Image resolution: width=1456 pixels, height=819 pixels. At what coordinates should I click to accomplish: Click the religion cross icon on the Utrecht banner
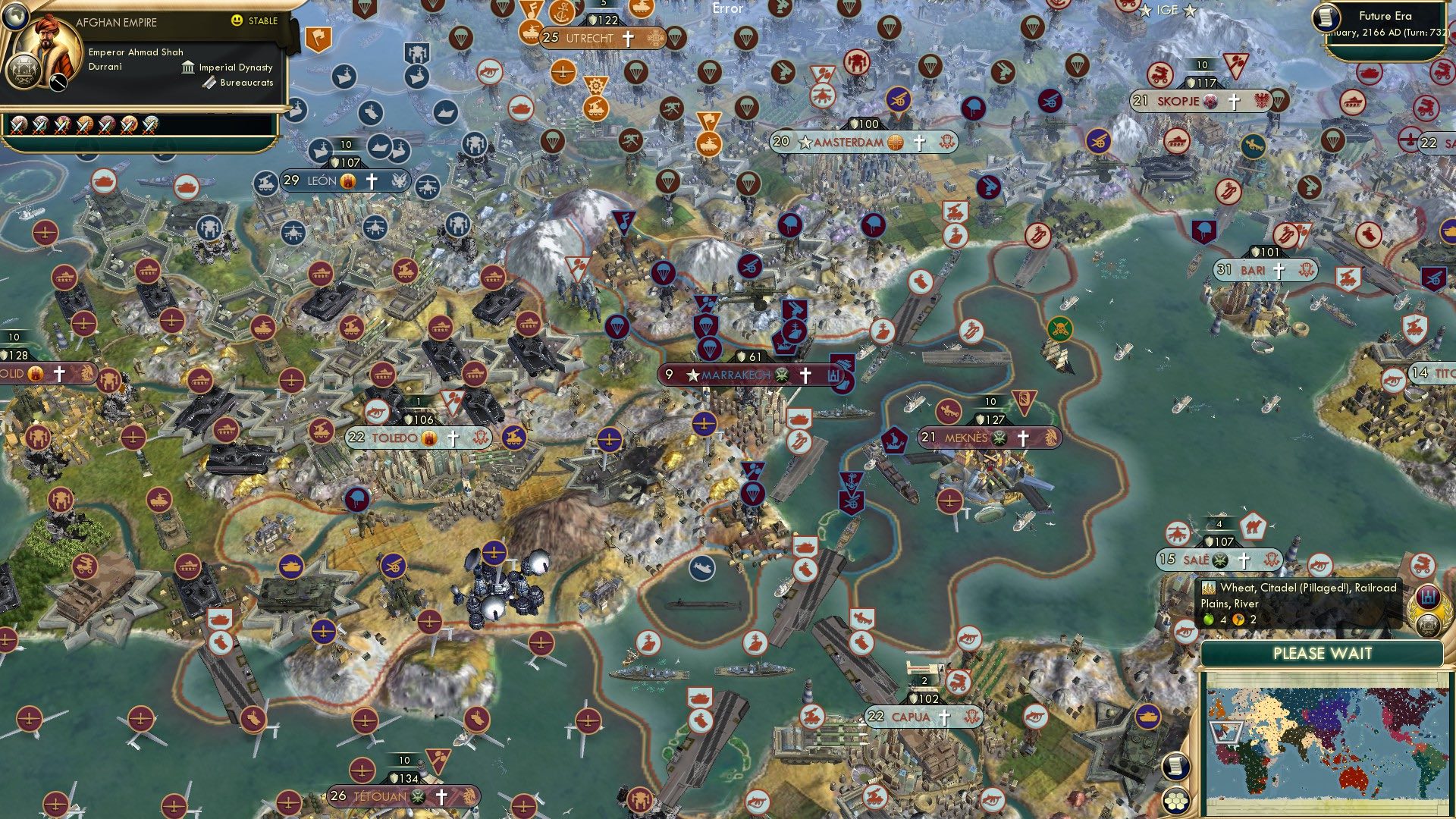[x=627, y=37]
